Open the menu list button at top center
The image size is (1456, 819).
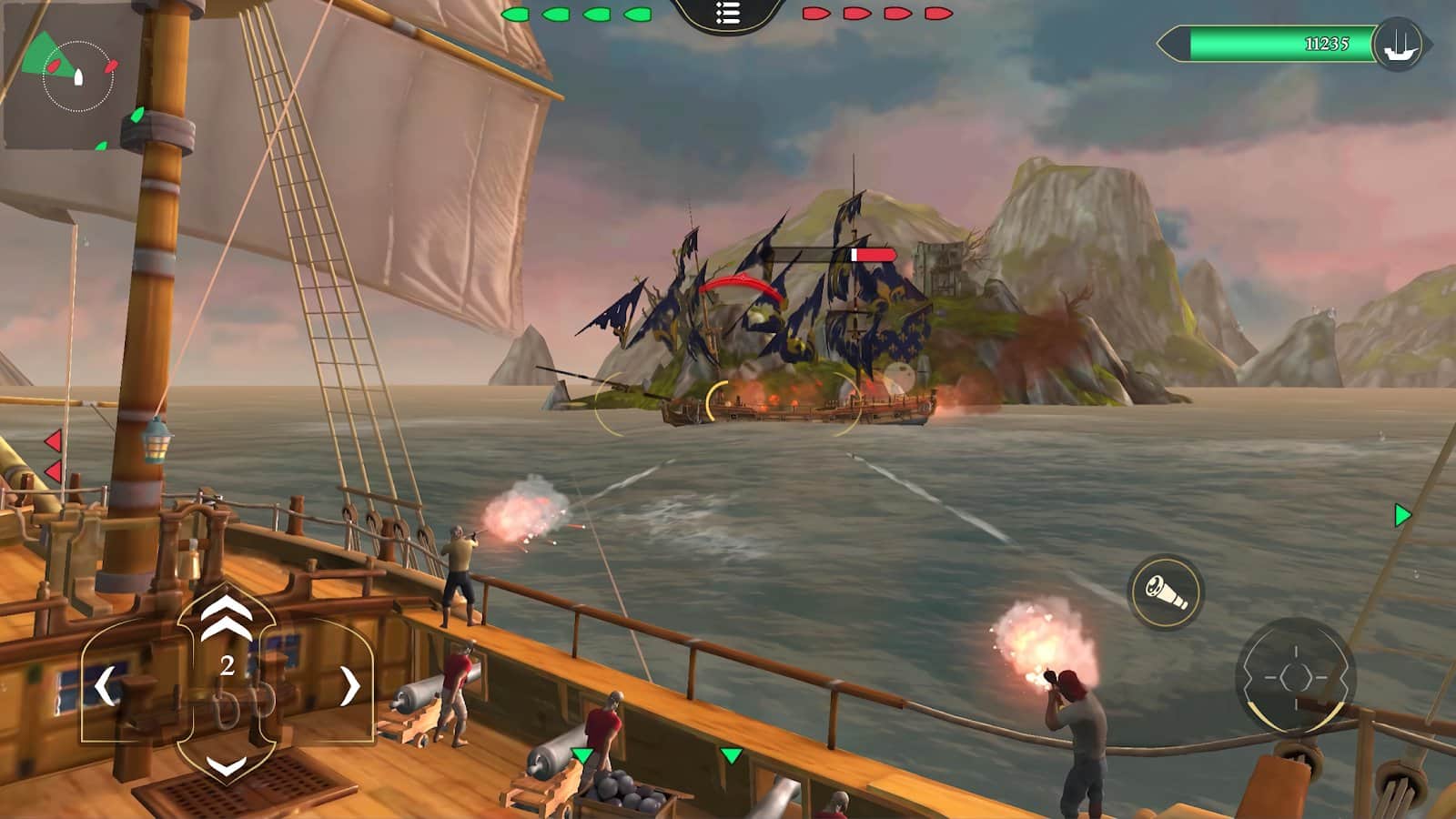(727, 14)
